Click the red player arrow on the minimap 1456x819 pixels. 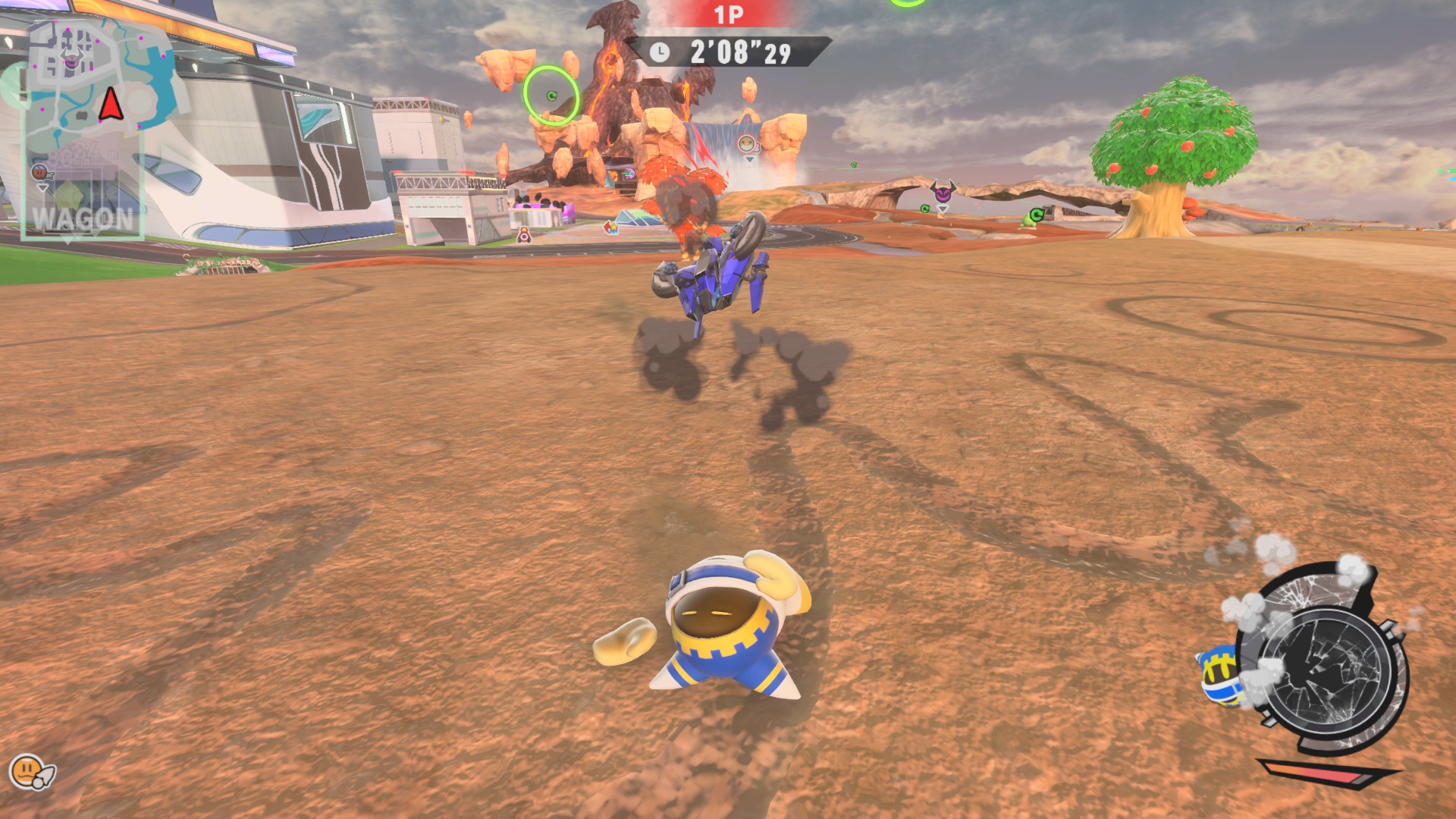point(111,104)
